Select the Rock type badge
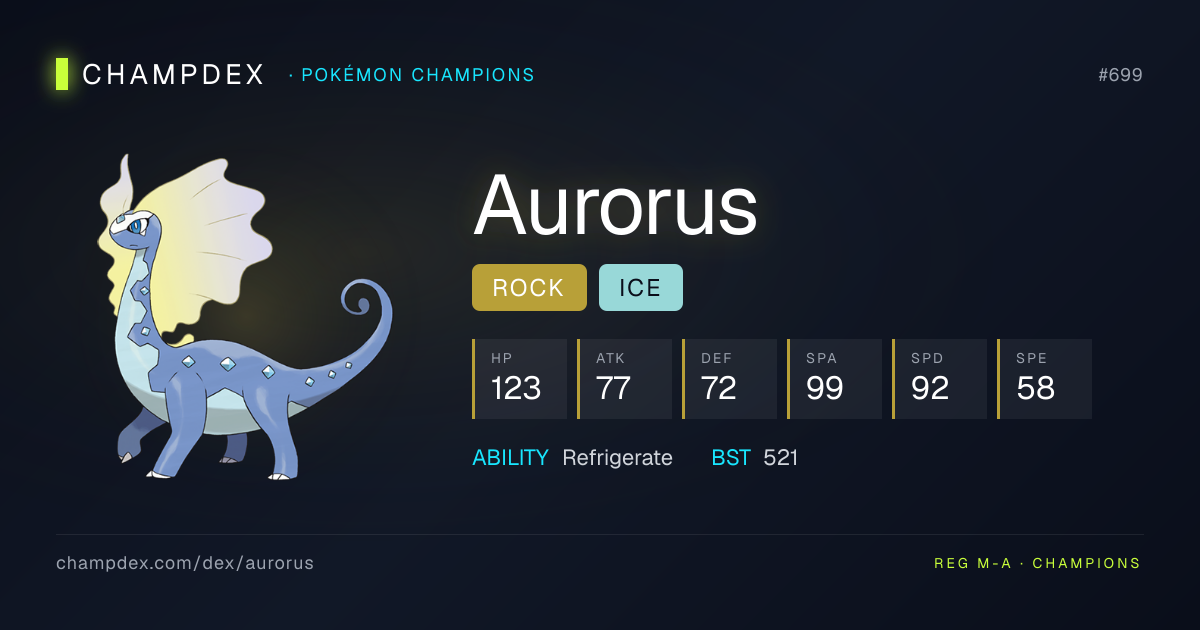The height and width of the screenshot is (630, 1200). pos(529,288)
